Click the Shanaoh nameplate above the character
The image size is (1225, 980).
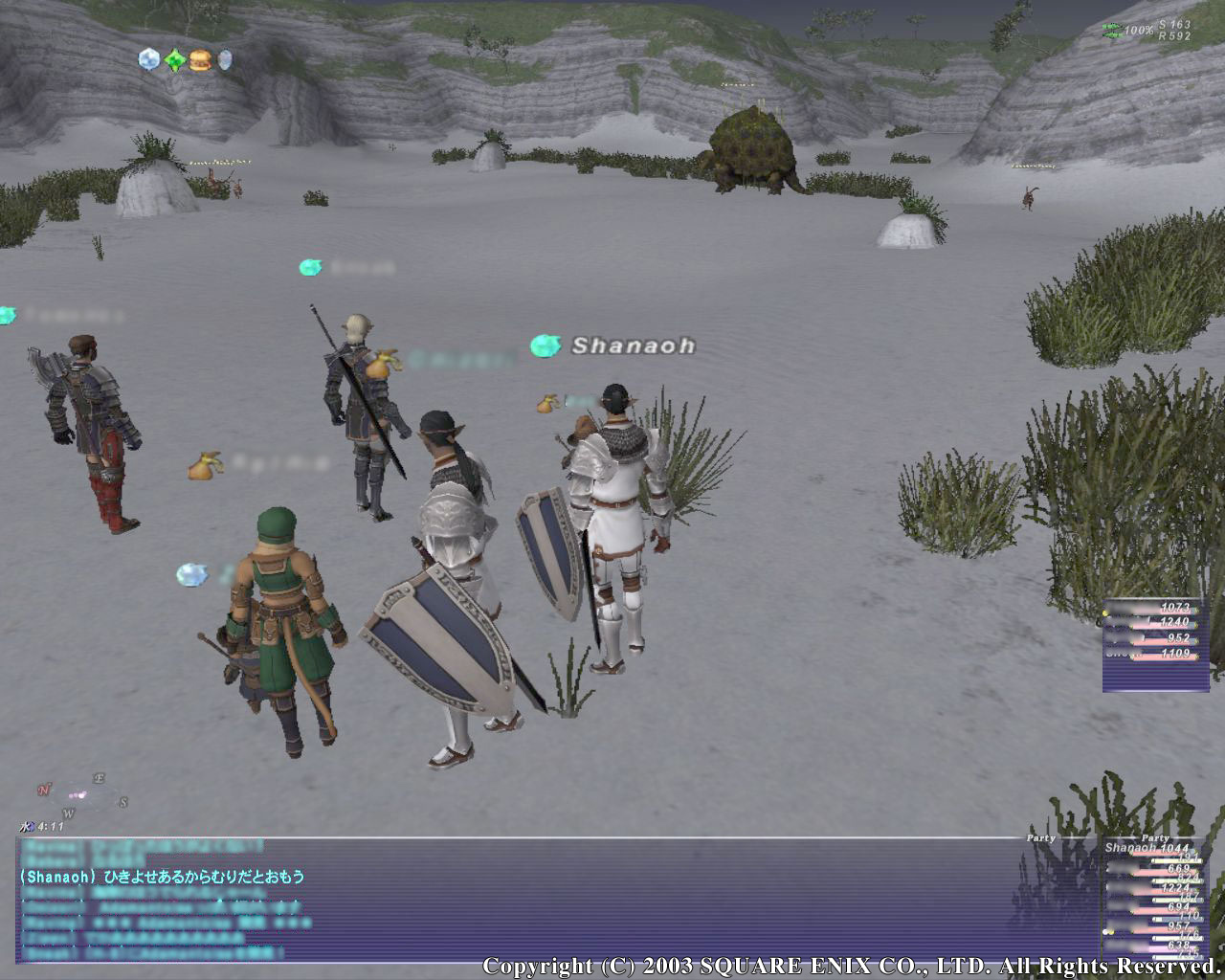click(x=633, y=345)
